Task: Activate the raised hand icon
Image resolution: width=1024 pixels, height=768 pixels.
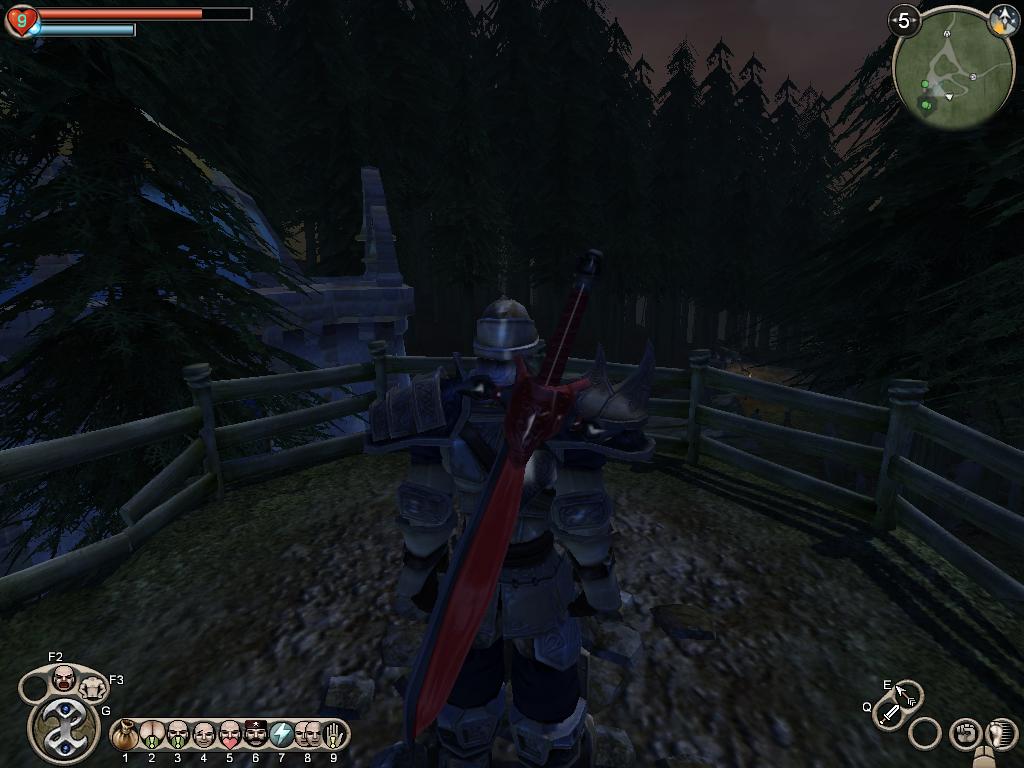Action: point(333,735)
